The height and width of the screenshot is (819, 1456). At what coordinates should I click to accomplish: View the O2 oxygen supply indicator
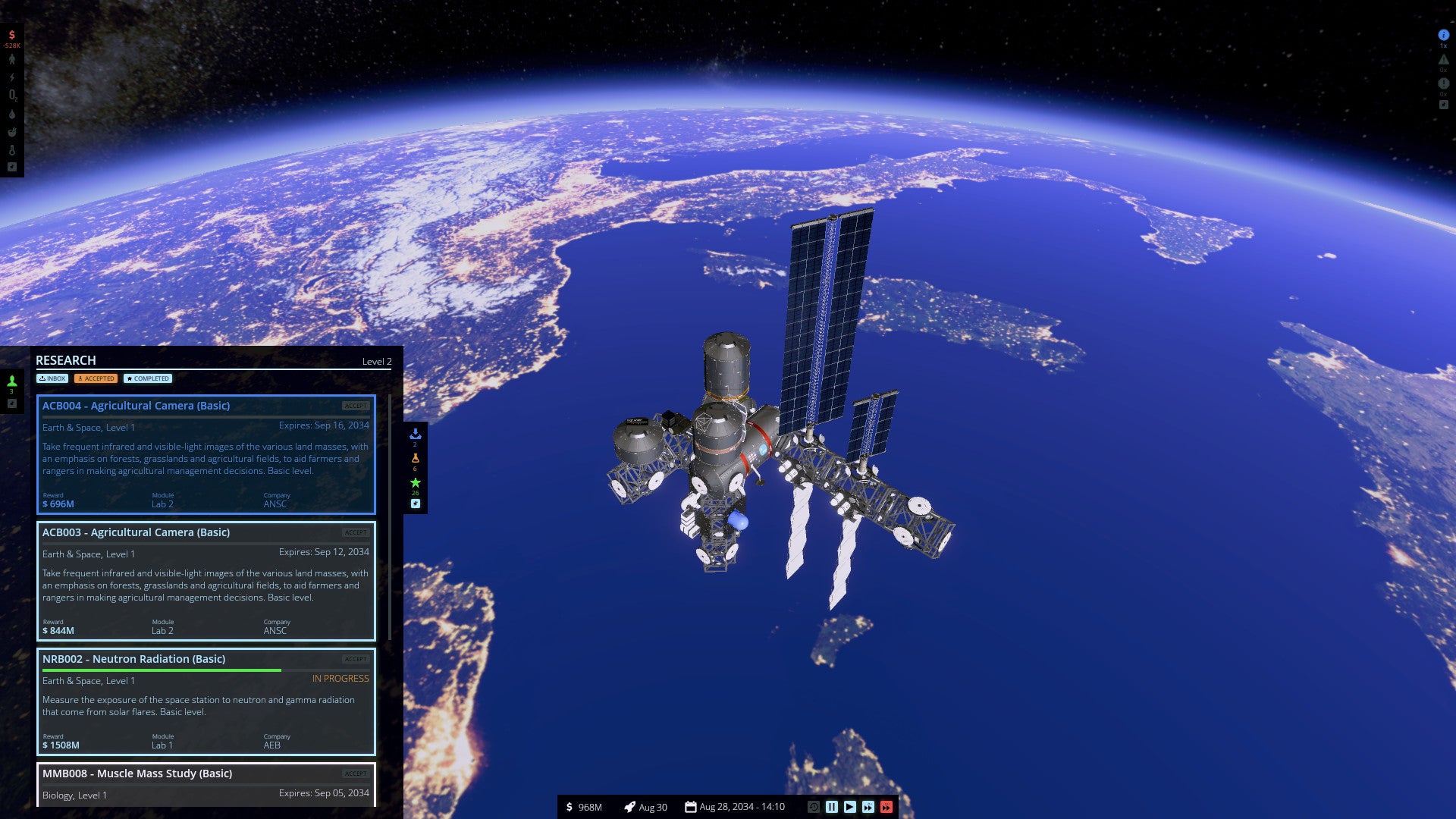pos(11,95)
